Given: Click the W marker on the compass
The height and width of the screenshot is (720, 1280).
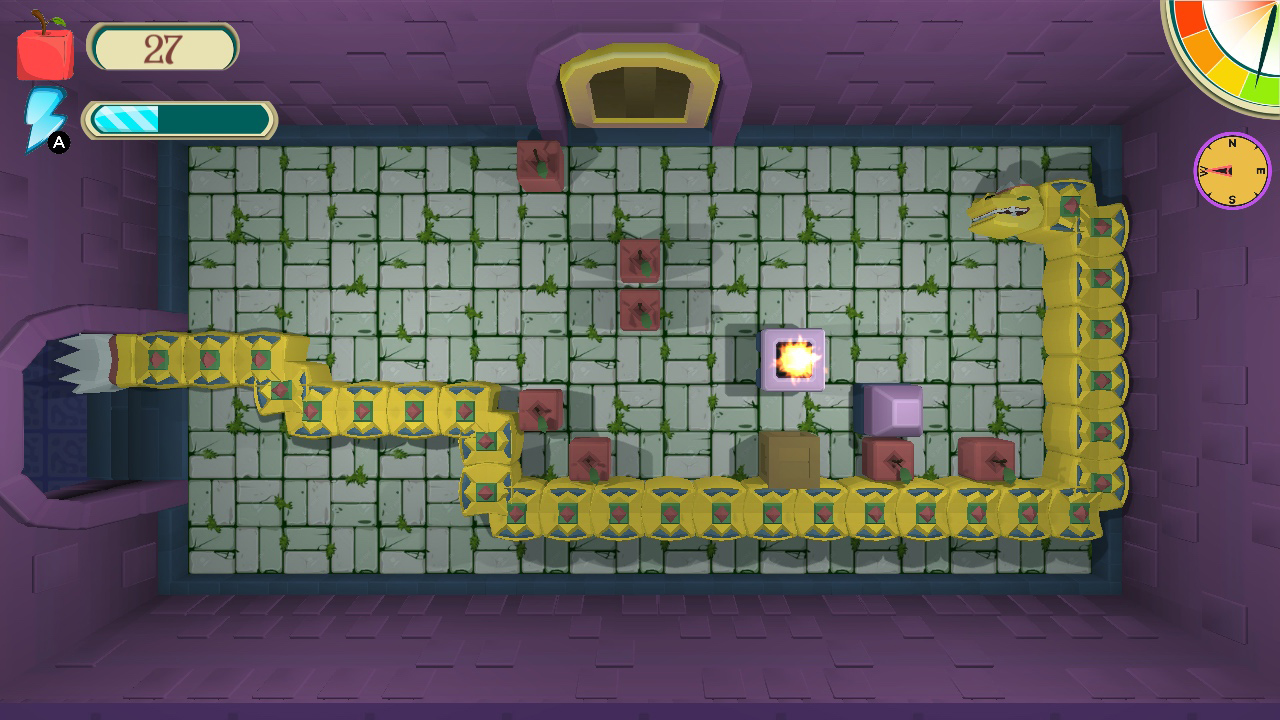Looking at the screenshot, I should [x=1201, y=171].
